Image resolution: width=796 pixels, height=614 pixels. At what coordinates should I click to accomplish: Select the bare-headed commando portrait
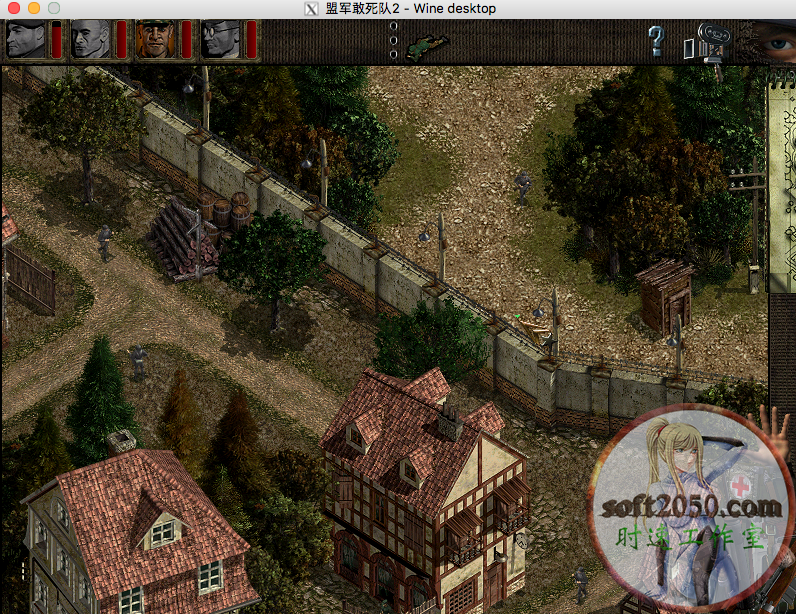tap(91, 40)
